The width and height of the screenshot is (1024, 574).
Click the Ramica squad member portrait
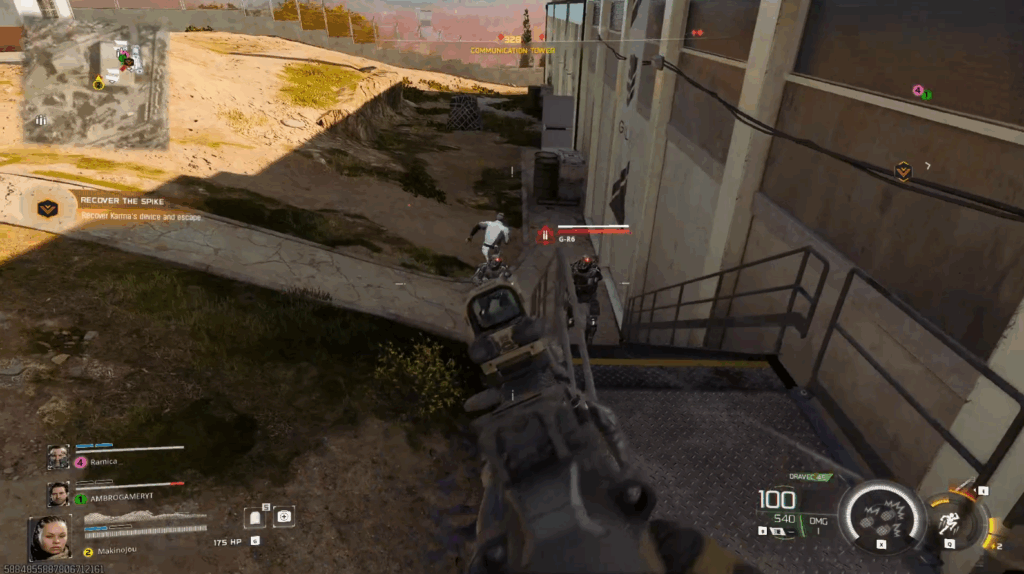click(x=58, y=457)
